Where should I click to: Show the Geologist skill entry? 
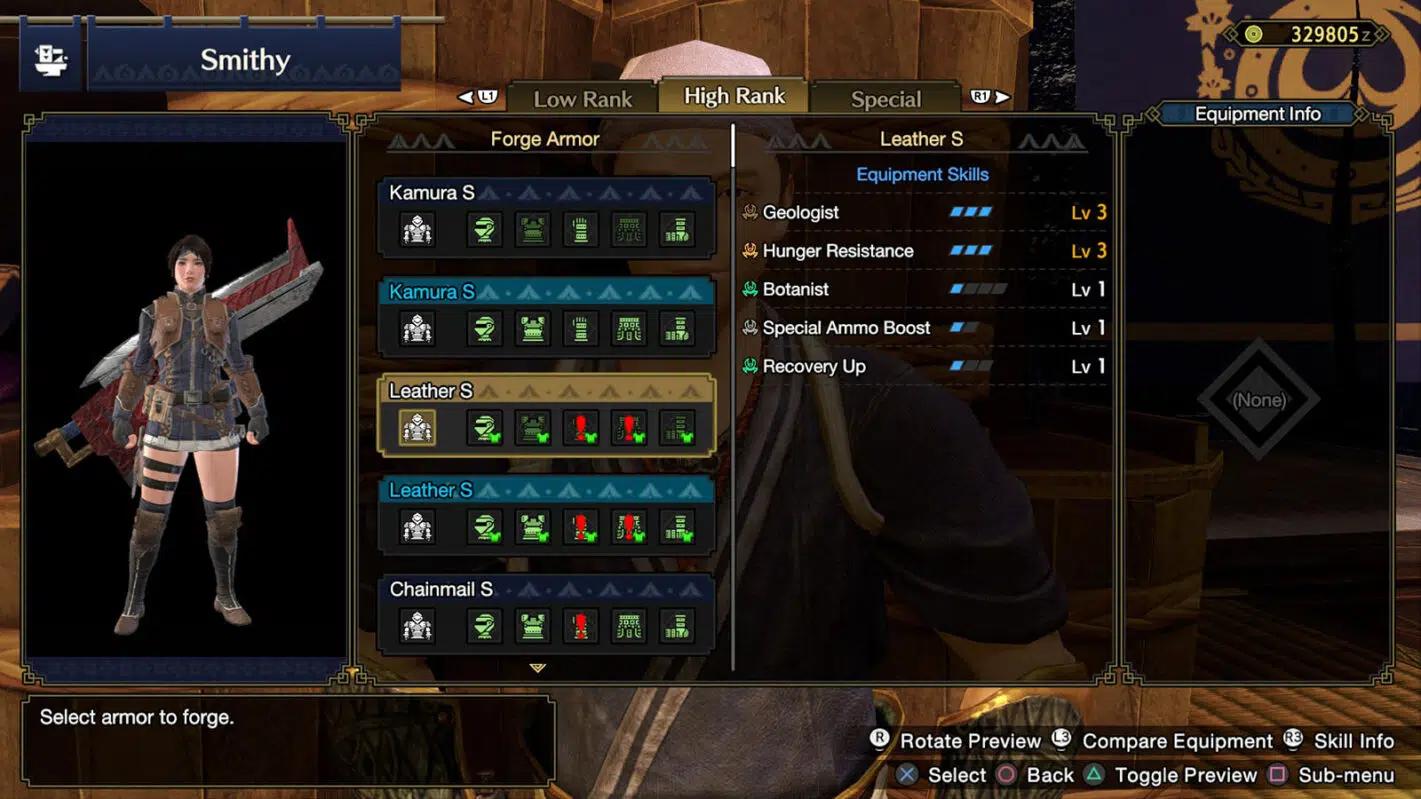point(924,212)
